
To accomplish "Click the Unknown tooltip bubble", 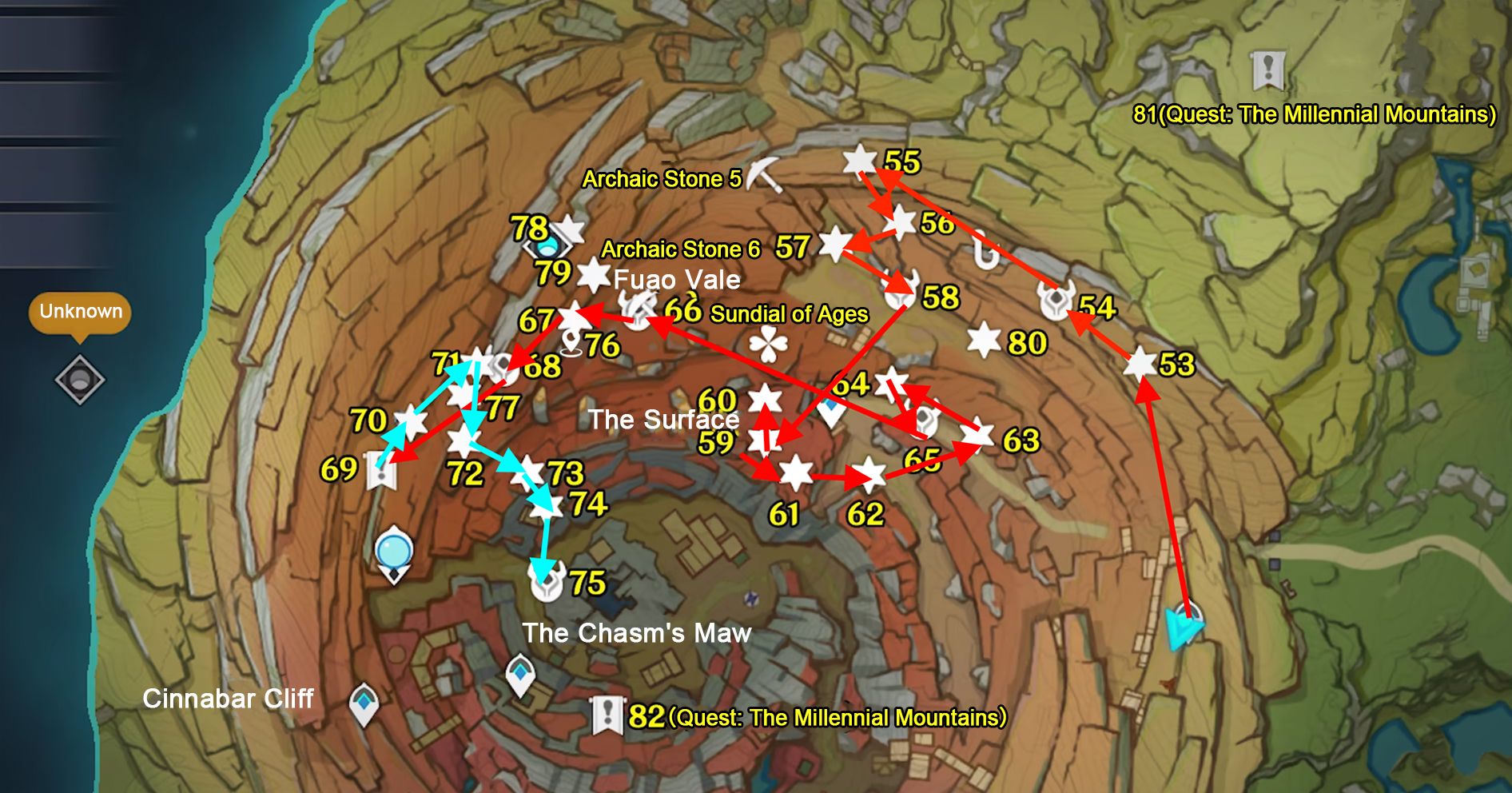I will (x=78, y=313).
